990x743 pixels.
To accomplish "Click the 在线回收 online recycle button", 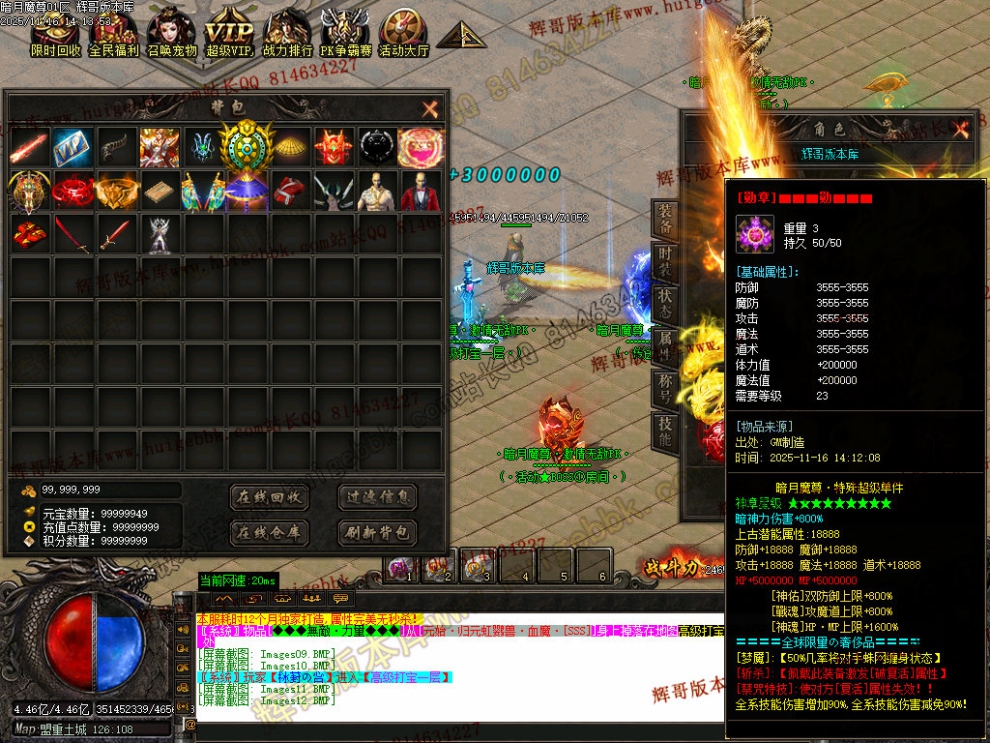I will click(x=269, y=497).
